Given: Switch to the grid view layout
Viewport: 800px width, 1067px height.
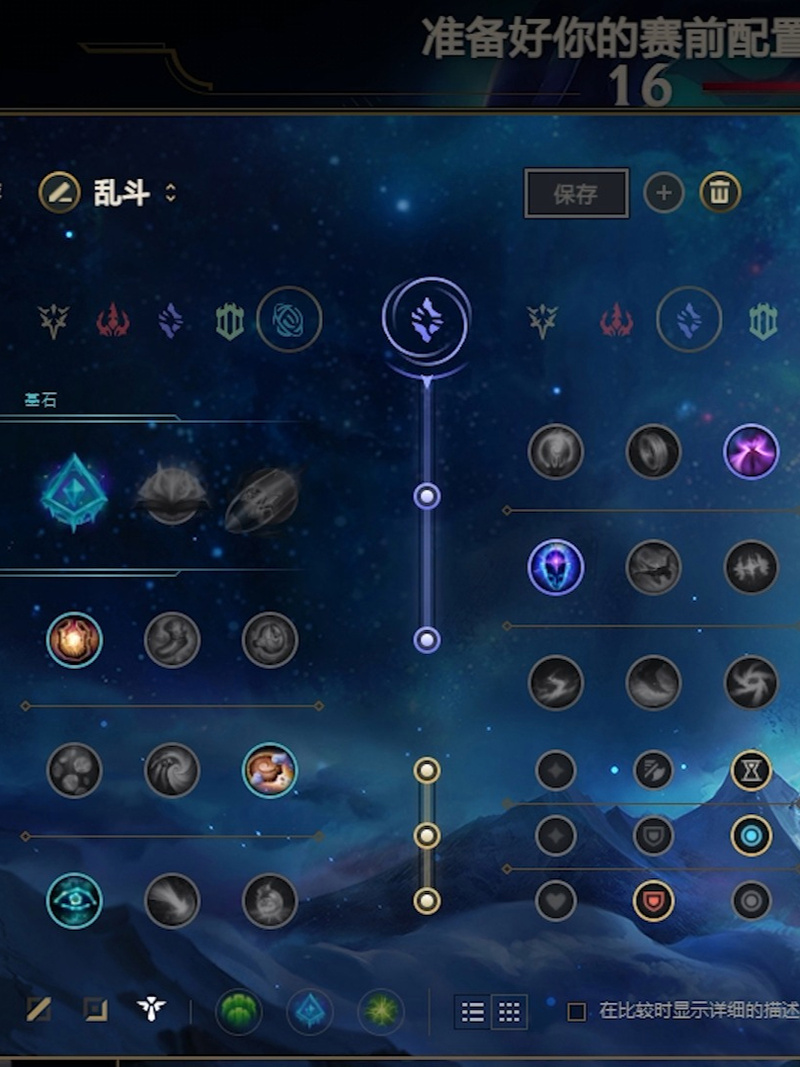Looking at the screenshot, I should pyautogui.click(x=509, y=1012).
